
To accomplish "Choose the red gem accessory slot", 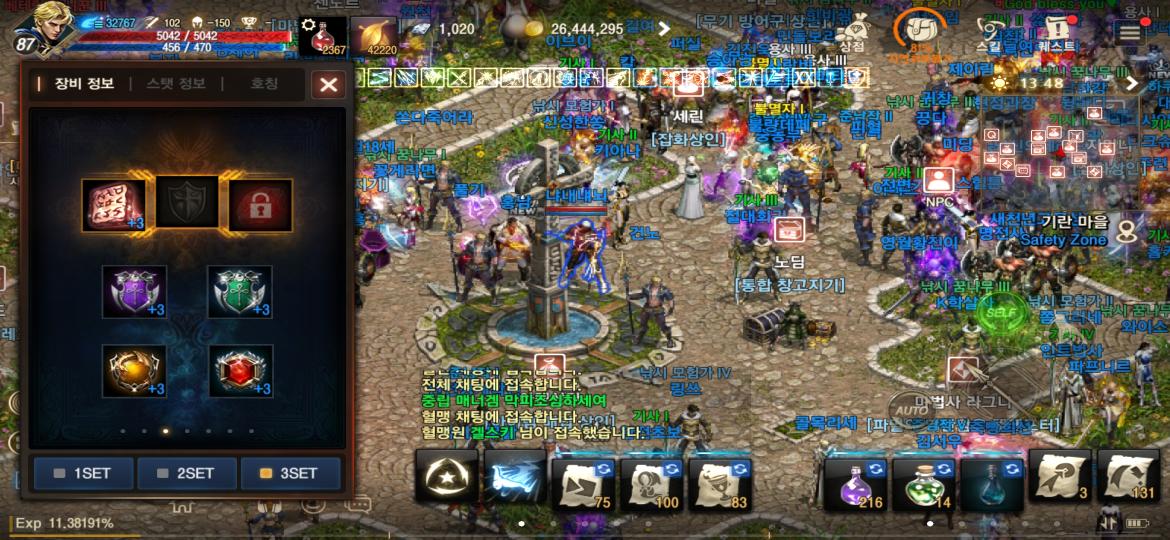I will pos(240,371).
